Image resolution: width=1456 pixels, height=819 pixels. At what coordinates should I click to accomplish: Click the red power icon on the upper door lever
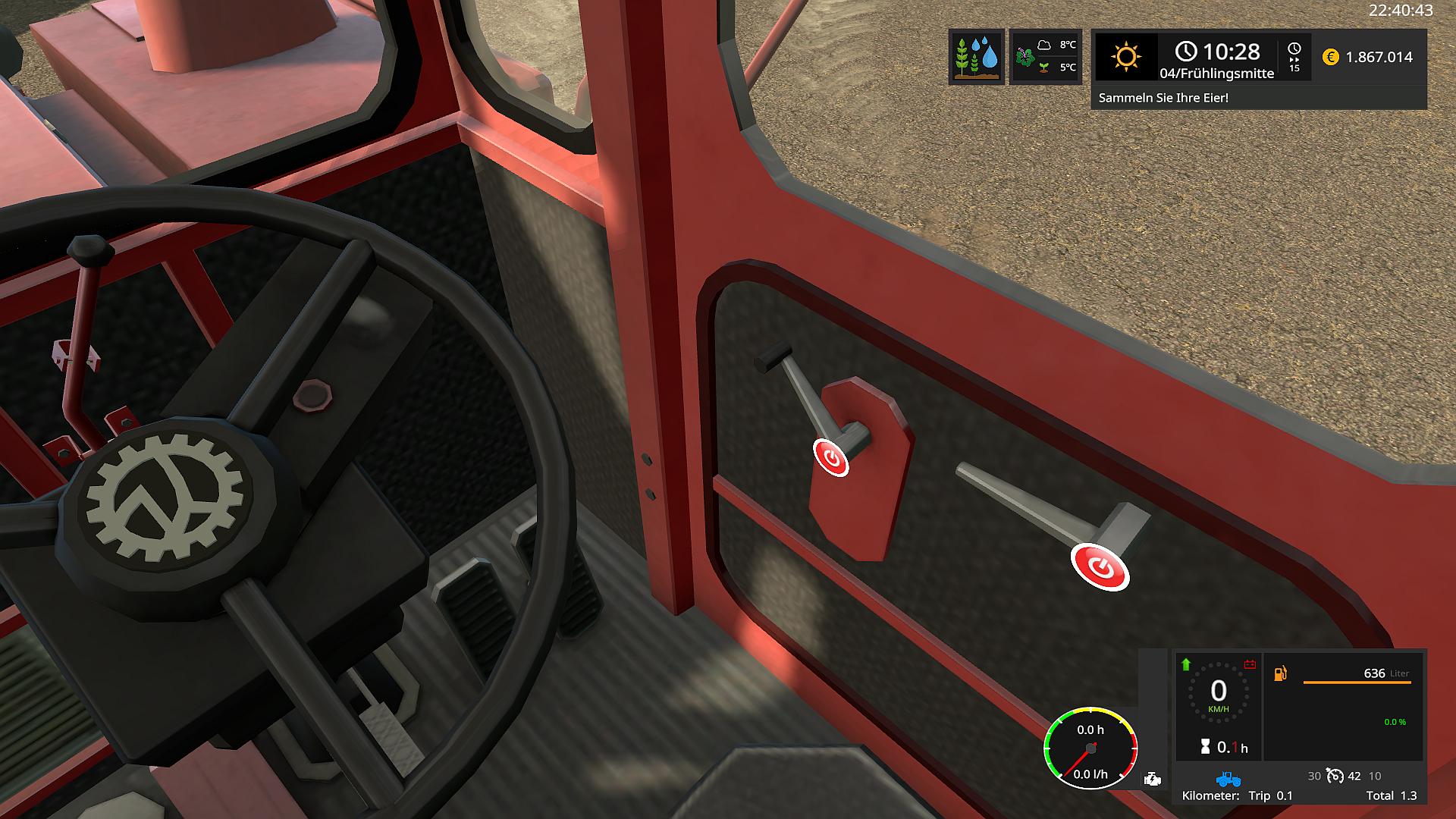831,457
